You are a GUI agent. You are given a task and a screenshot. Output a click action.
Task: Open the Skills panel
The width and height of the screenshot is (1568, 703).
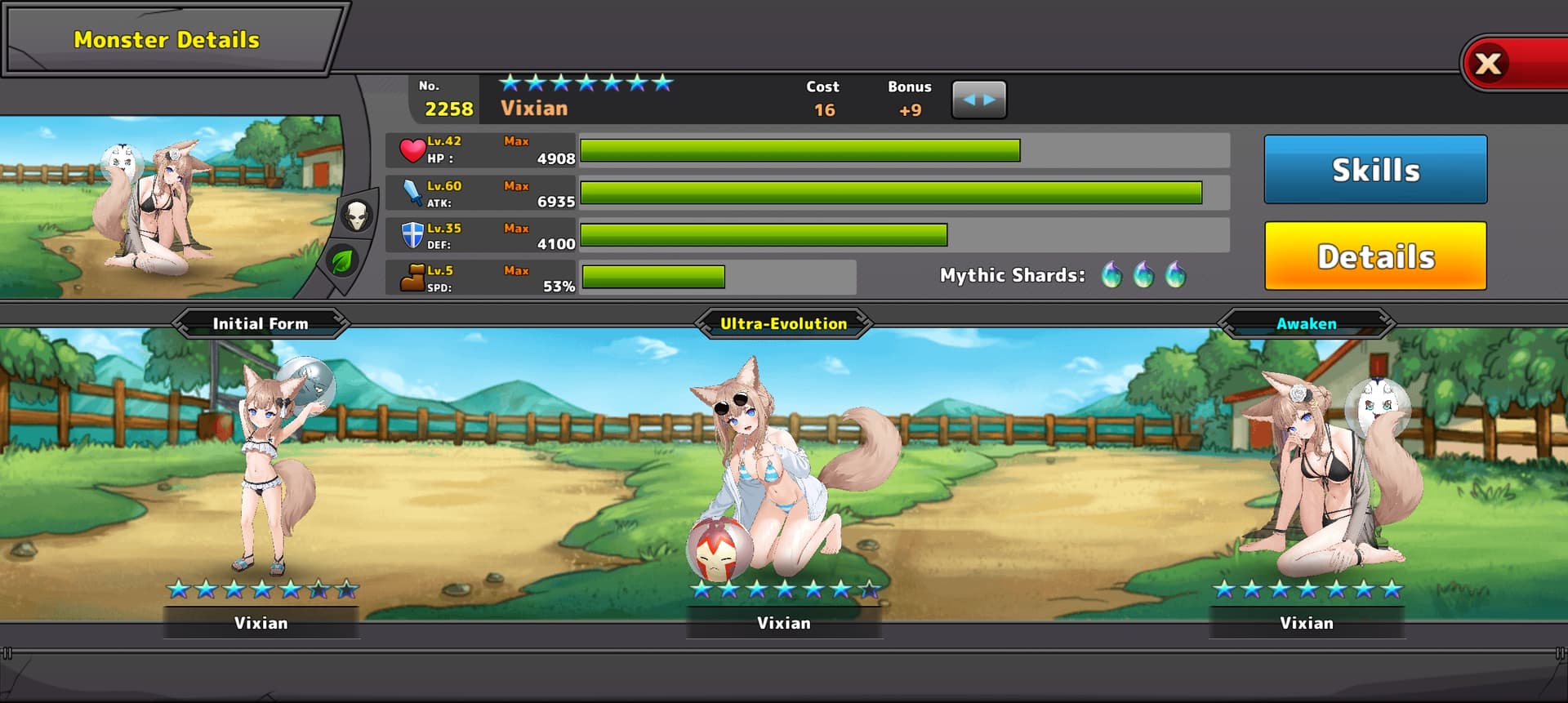1375,170
